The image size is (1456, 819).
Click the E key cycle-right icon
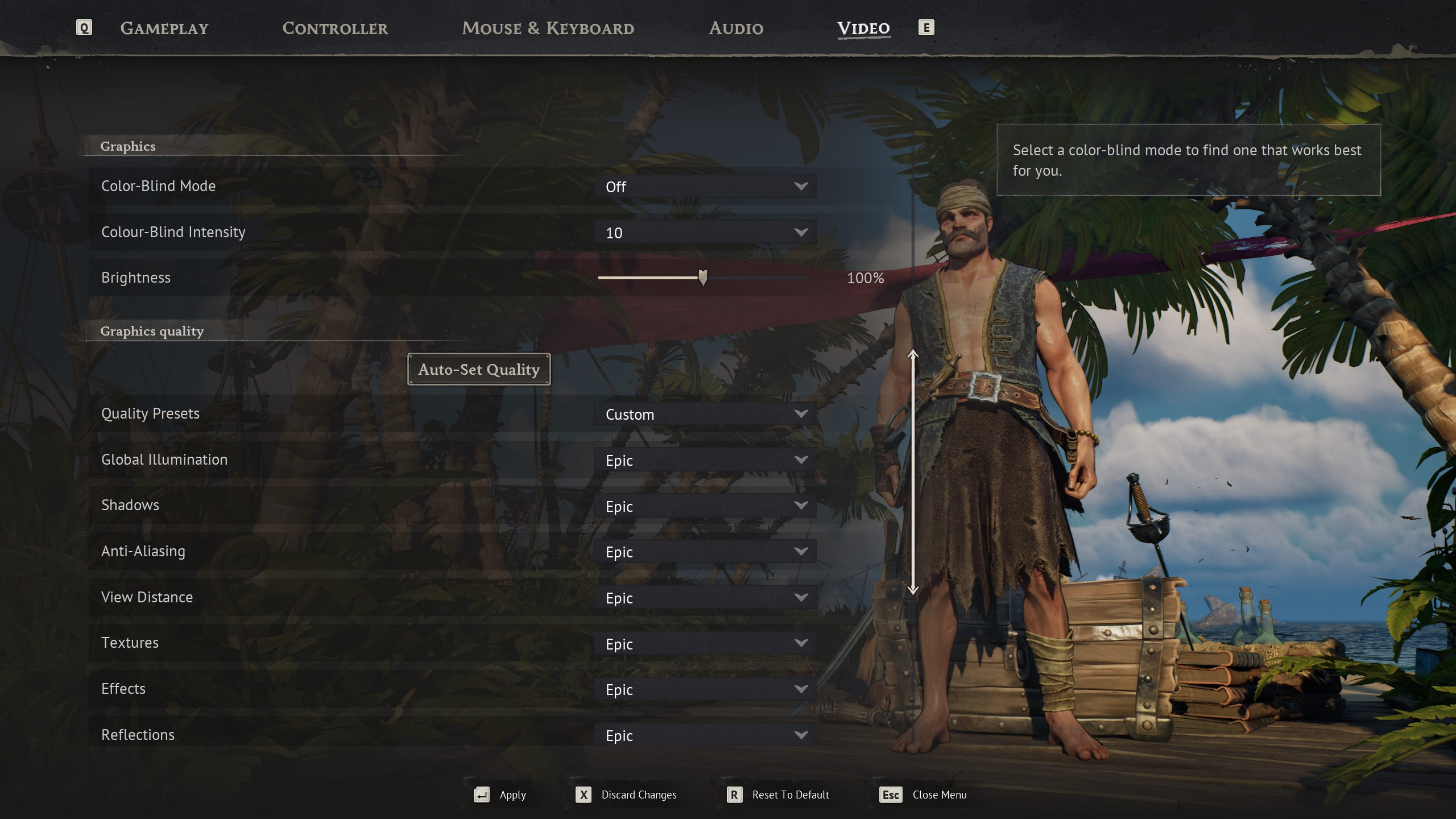click(926, 27)
